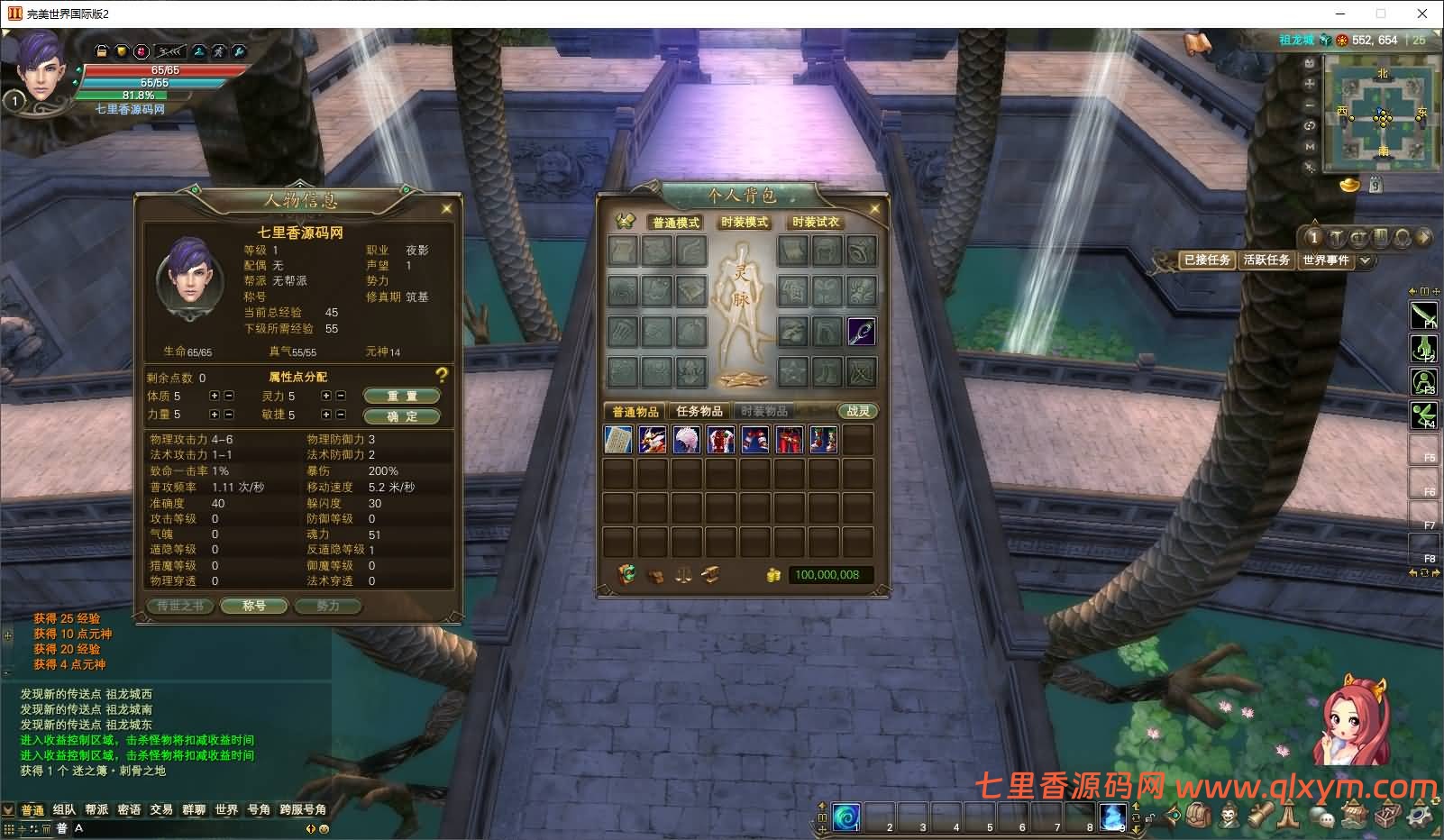Close the 人物信息 character info panel
This screenshot has width=1444, height=840.
(x=446, y=208)
